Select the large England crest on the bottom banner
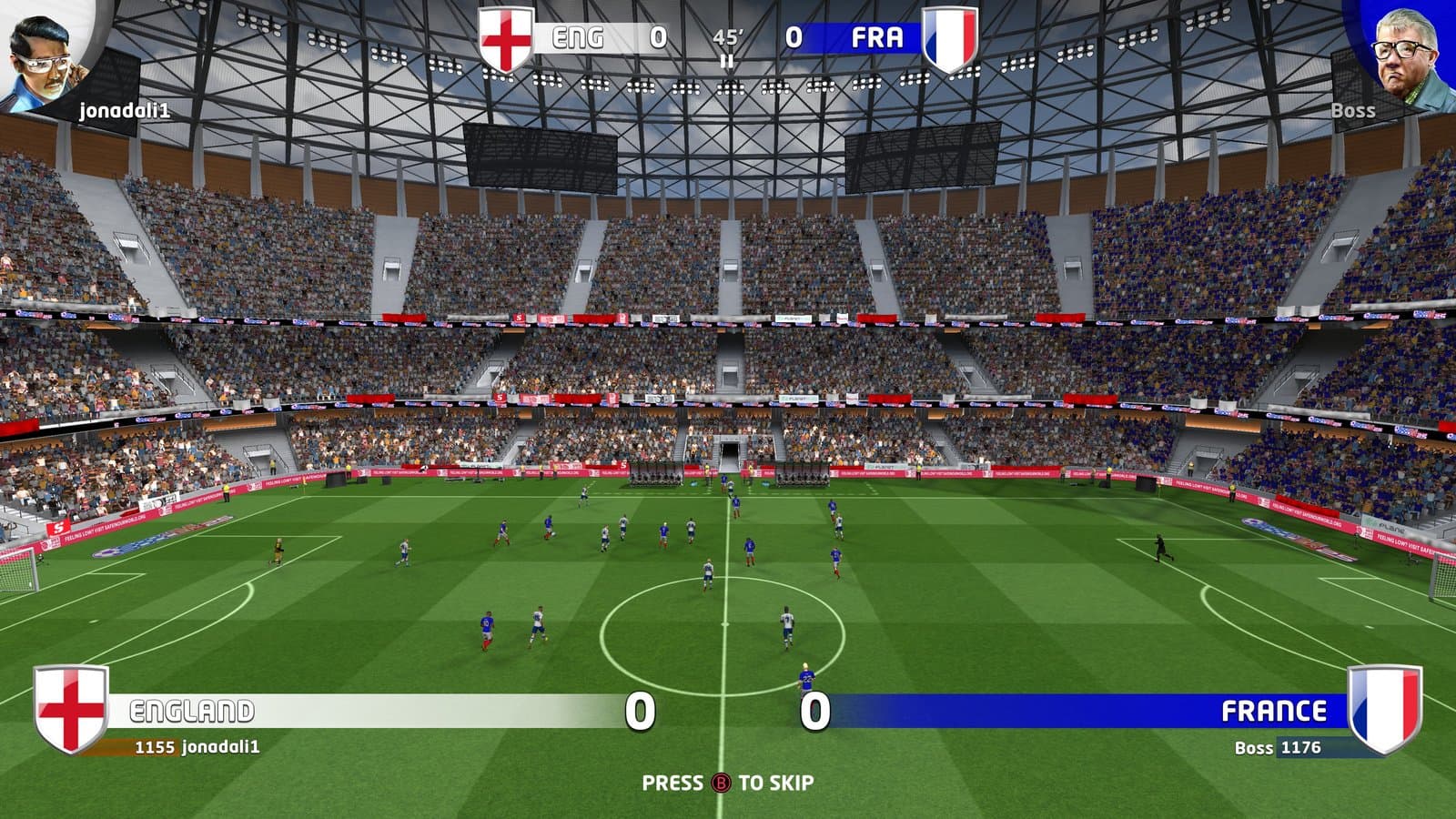This screenshot has width=1456, height=819. 70,709
